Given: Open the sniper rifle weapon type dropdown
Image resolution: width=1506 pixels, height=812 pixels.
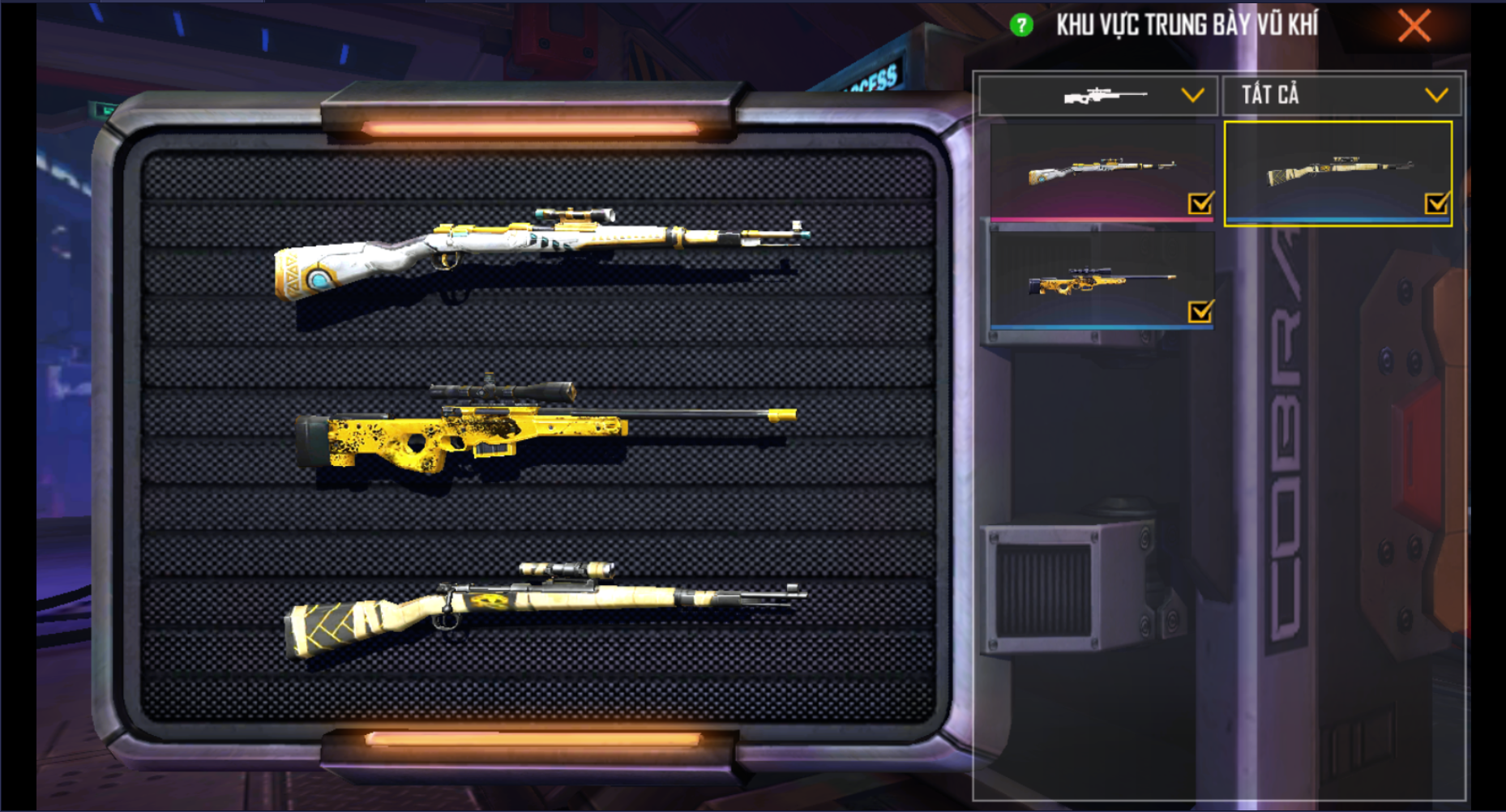Looking at the screenshot, I should [1098, 96].
